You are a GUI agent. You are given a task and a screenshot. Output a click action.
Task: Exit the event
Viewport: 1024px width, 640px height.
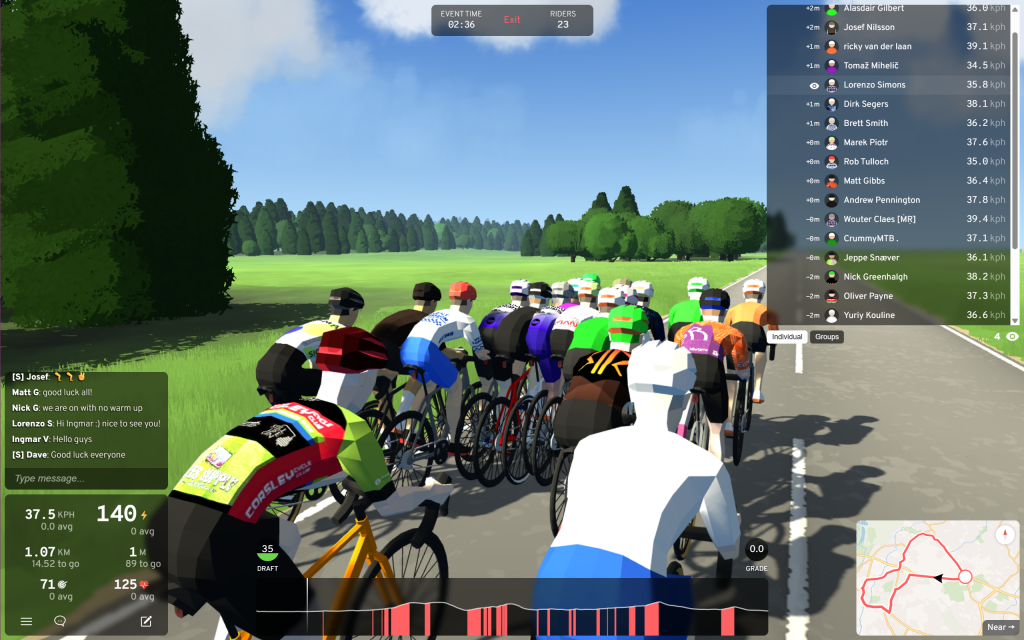coord(512,20)
